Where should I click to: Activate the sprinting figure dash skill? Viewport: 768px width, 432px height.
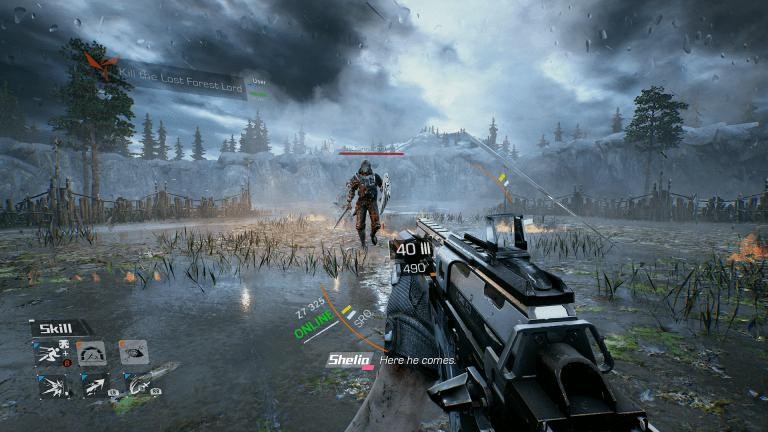[x=50, y=352]
